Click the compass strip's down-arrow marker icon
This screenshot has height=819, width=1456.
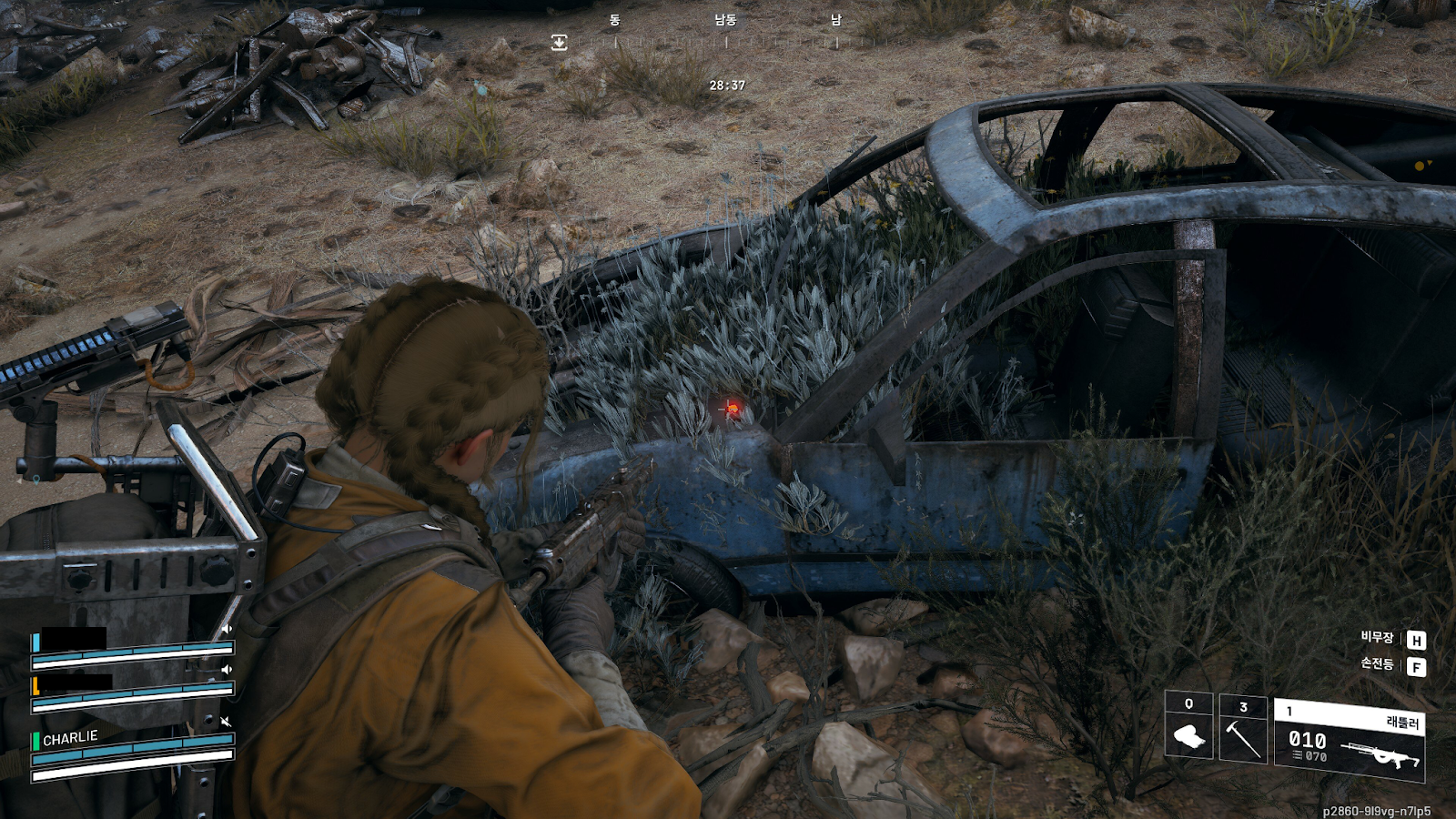559,43
